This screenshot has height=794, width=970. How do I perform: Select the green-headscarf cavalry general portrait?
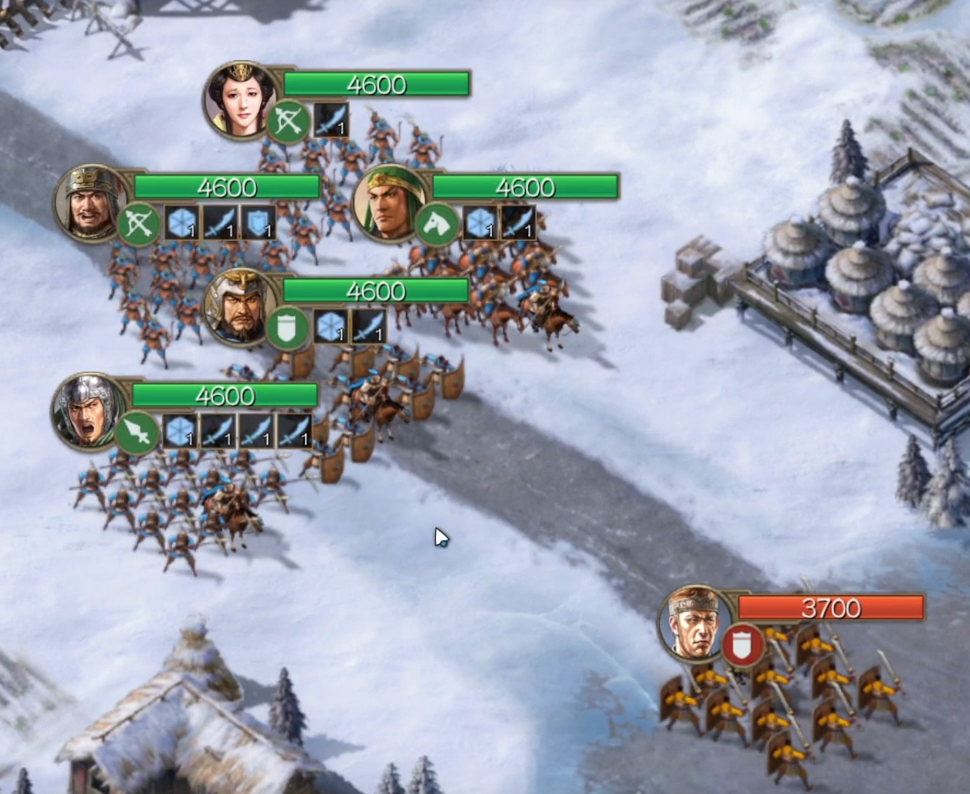[388, 203]
